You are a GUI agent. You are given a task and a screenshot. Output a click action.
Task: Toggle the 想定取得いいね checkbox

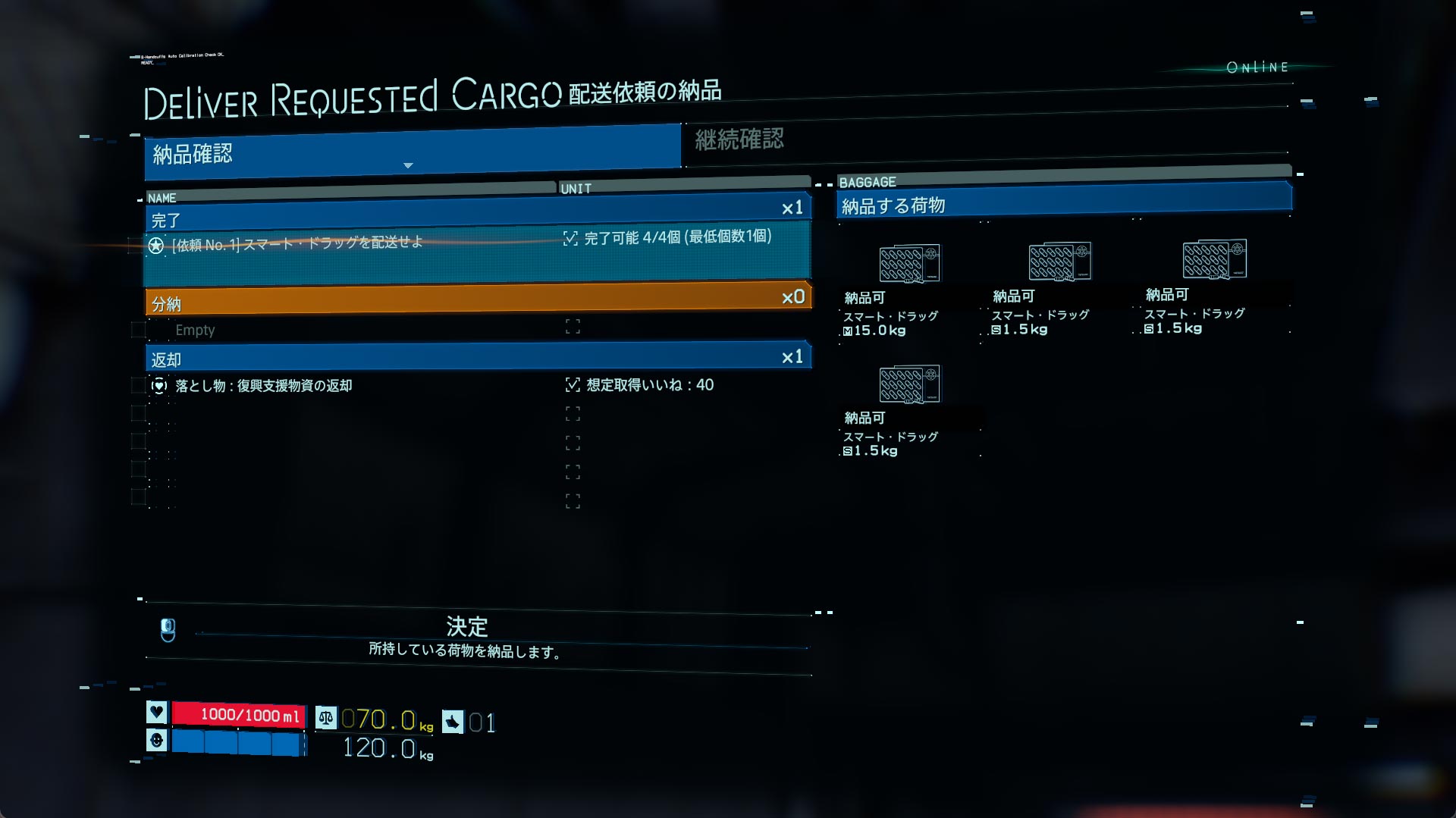(x=573, y=385)
